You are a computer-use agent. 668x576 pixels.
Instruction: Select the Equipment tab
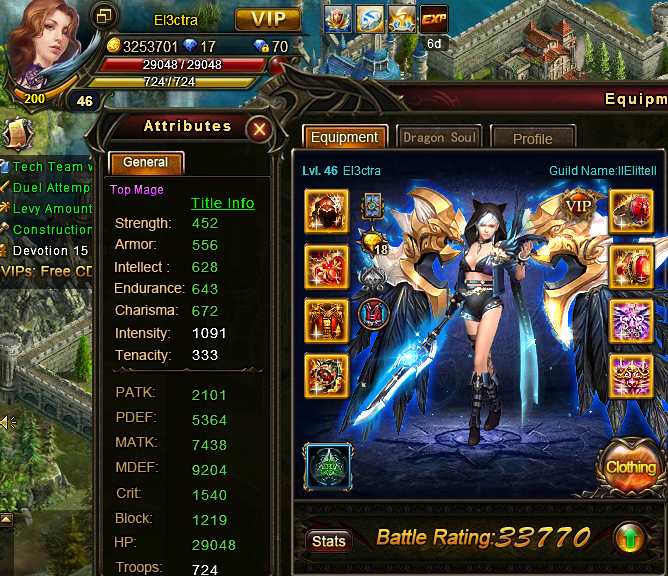pyautogui.click(x=344, y=138)
